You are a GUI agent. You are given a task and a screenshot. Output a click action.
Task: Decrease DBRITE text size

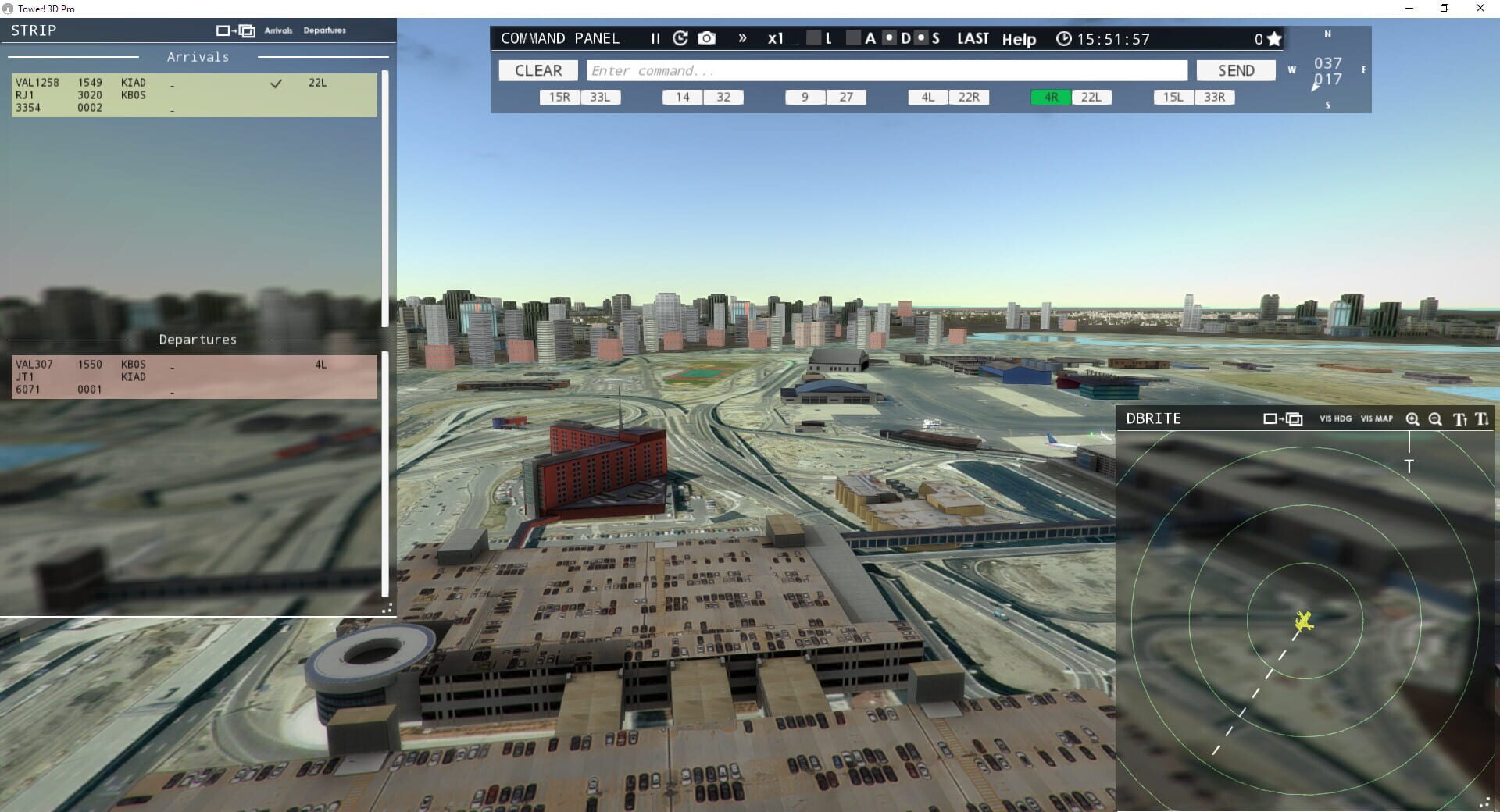pyautogui.click(x=1482, y=419)
